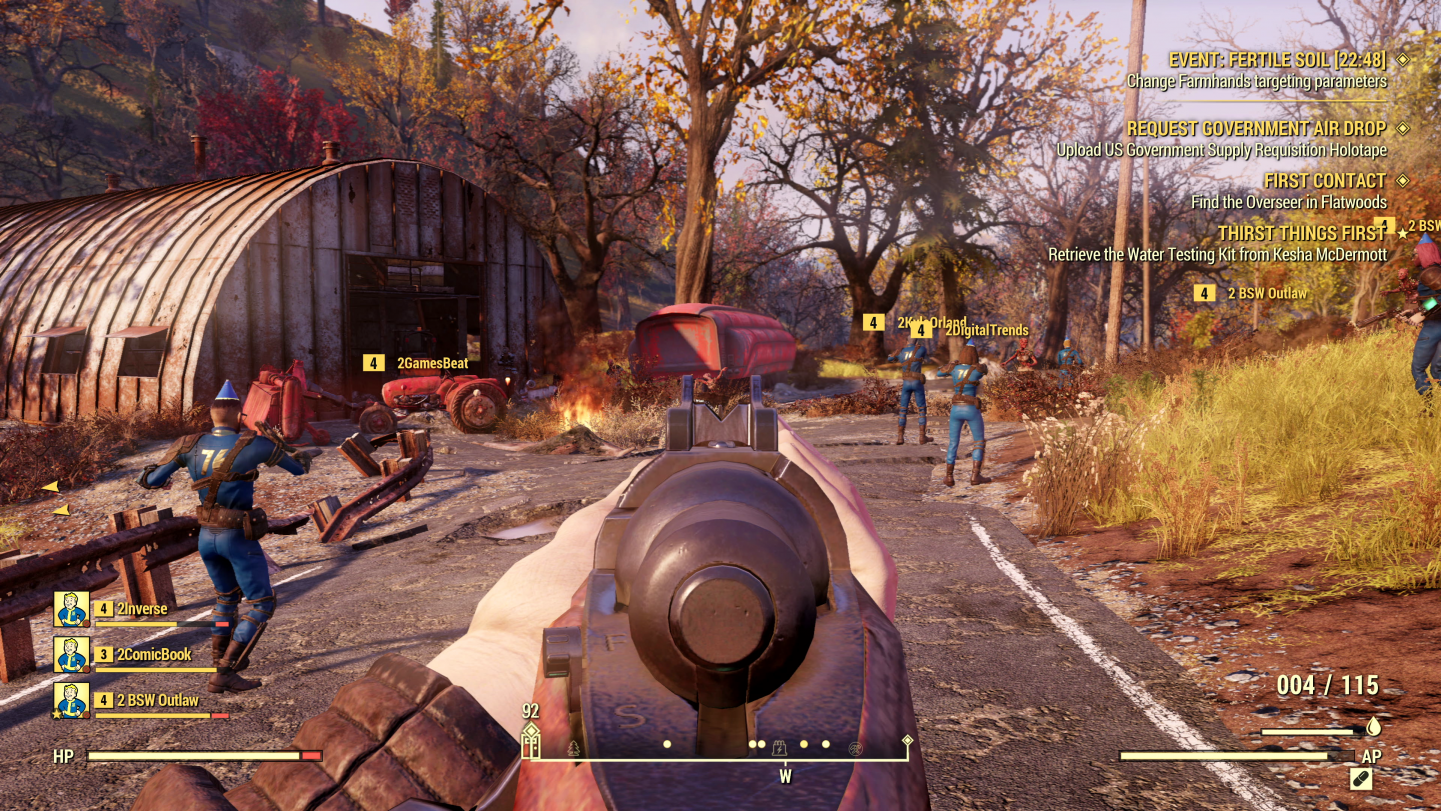Select teammate 2ComicBook in the team list

point(154,654)
